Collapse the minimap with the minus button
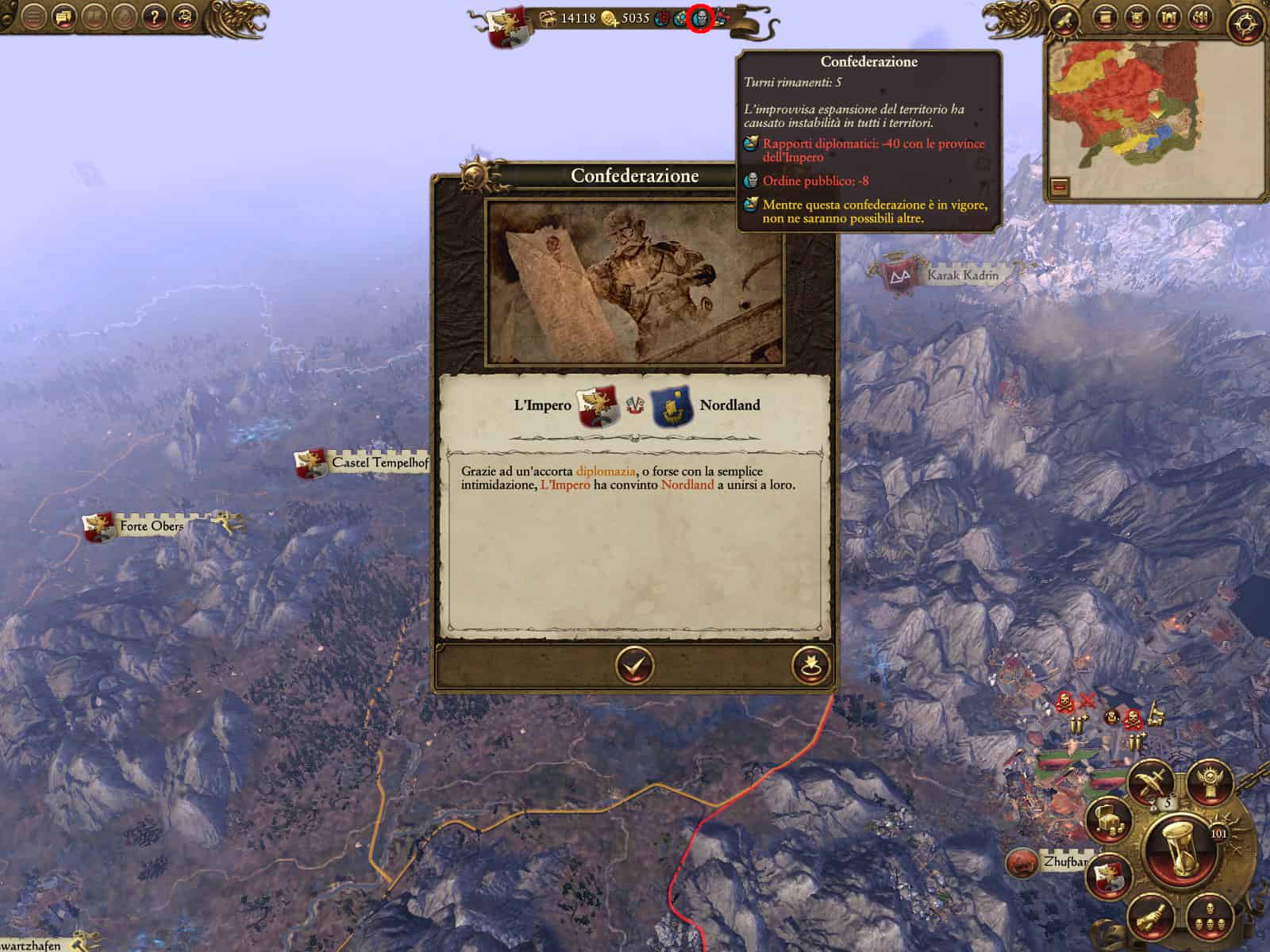Image resolution: width=1270 pixels, height=952 pixels. pyautogui.click(x=1060, y=188)
